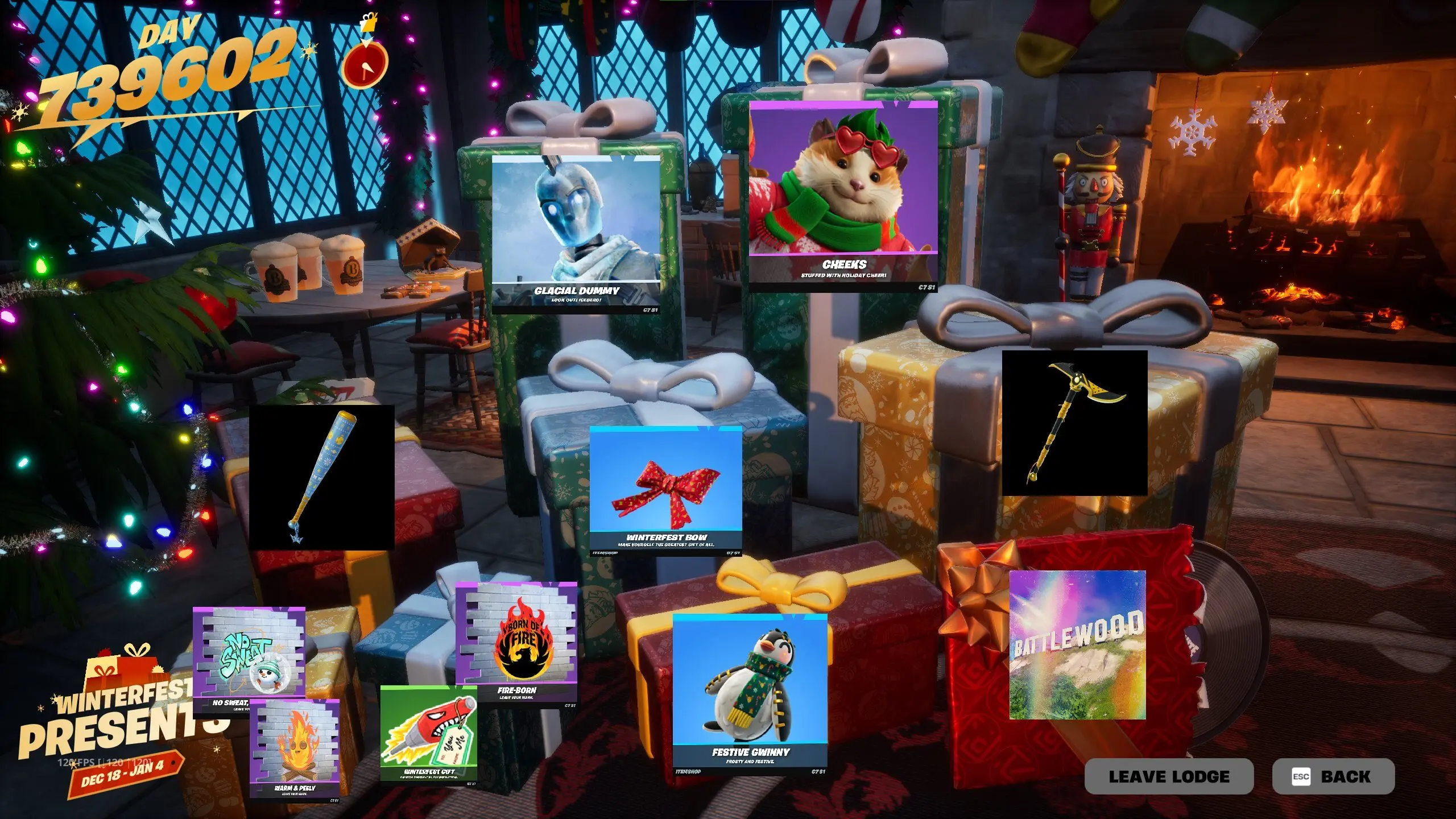
Task: Go back with the Back button
Action: click(x=1333, y=776)
